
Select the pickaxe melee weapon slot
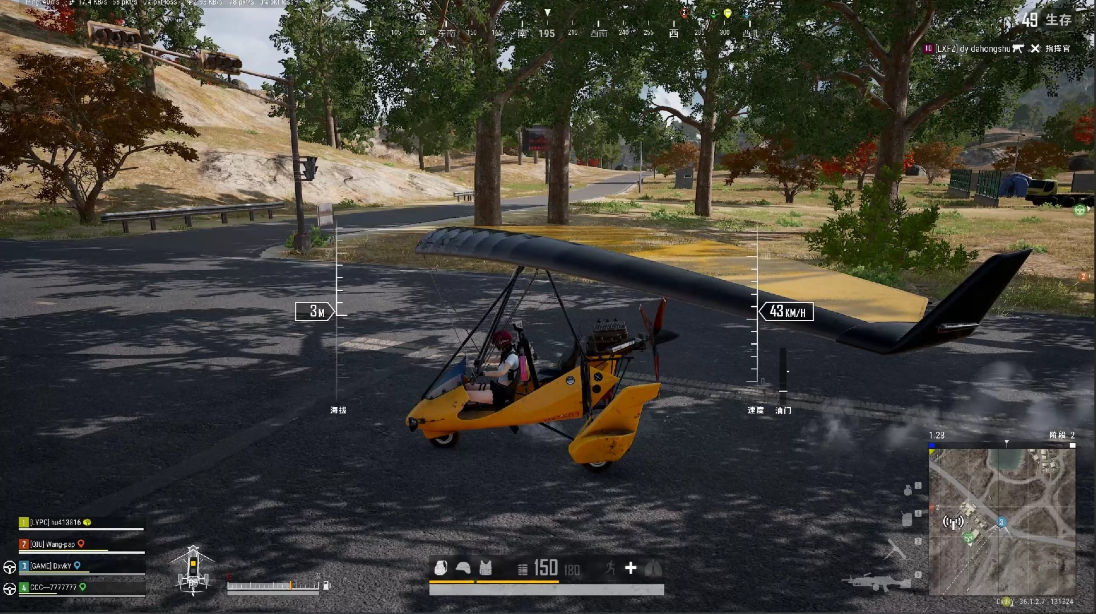pos(896,549)
